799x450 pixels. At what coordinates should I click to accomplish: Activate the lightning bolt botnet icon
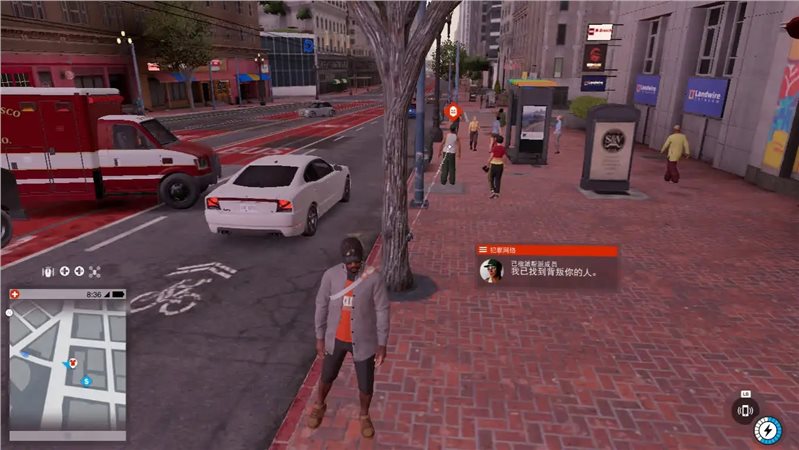767,430
